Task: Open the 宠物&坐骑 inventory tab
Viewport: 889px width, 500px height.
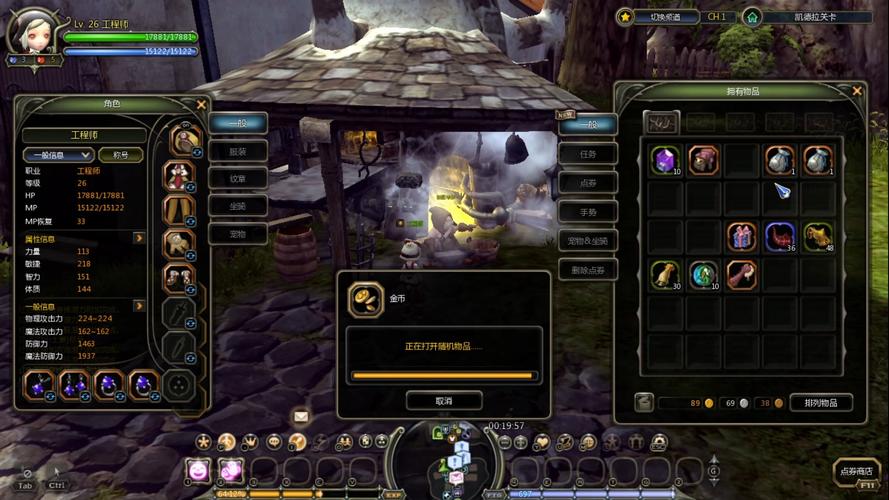Action: point(588,241)
